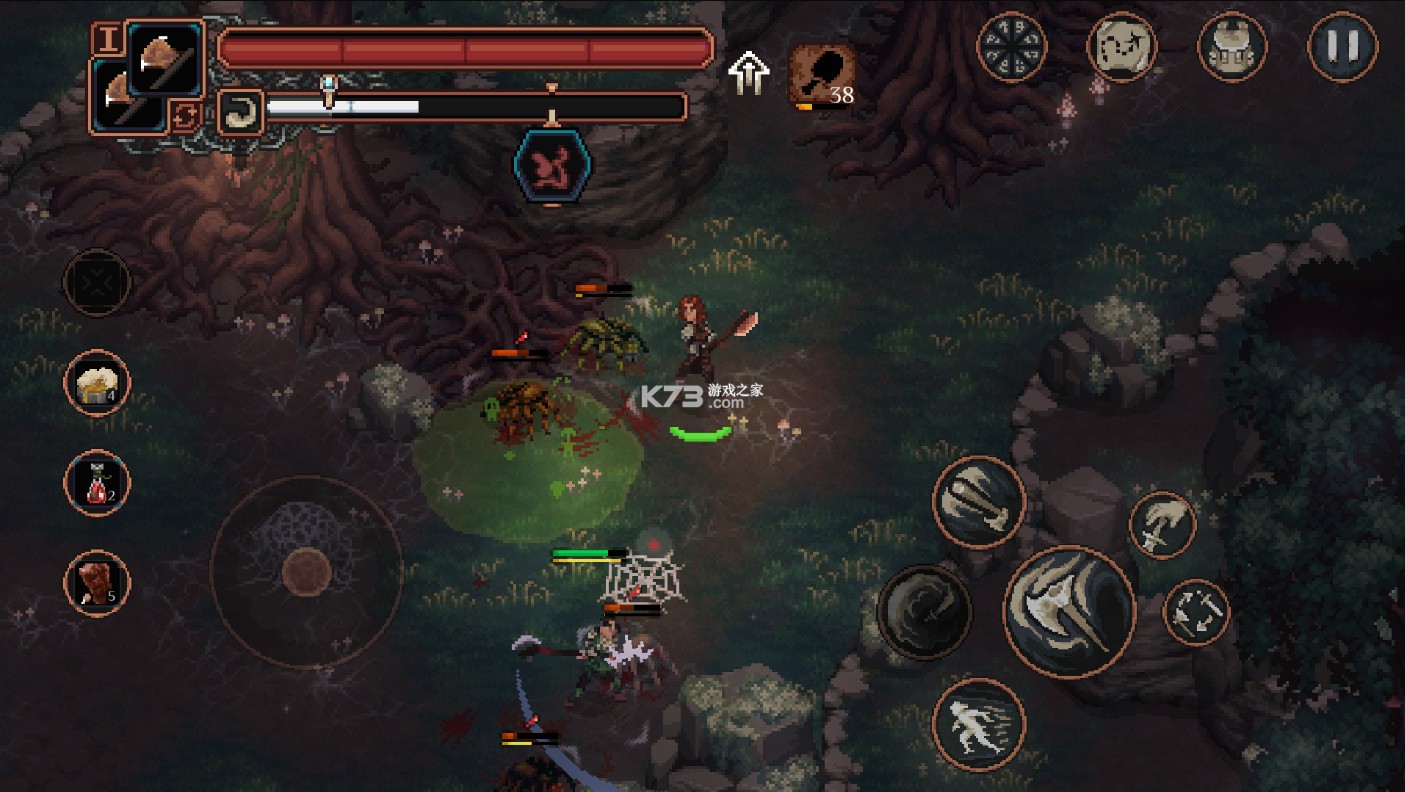Activate the overhead axe smash skill
The image size is (1405, 792).
pos(979,502)
